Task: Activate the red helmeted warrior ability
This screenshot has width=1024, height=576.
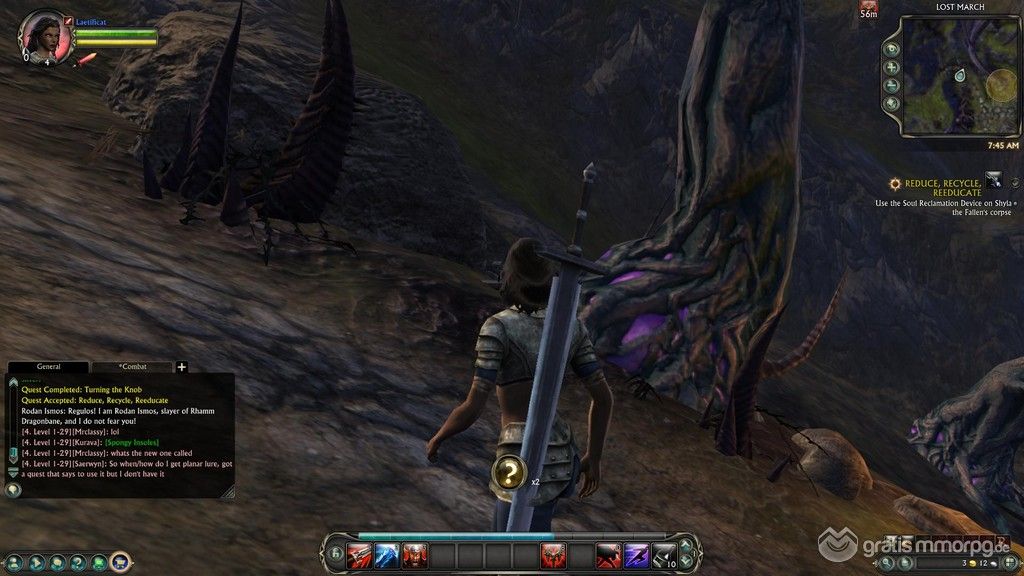Action: [x=415, y=555]
